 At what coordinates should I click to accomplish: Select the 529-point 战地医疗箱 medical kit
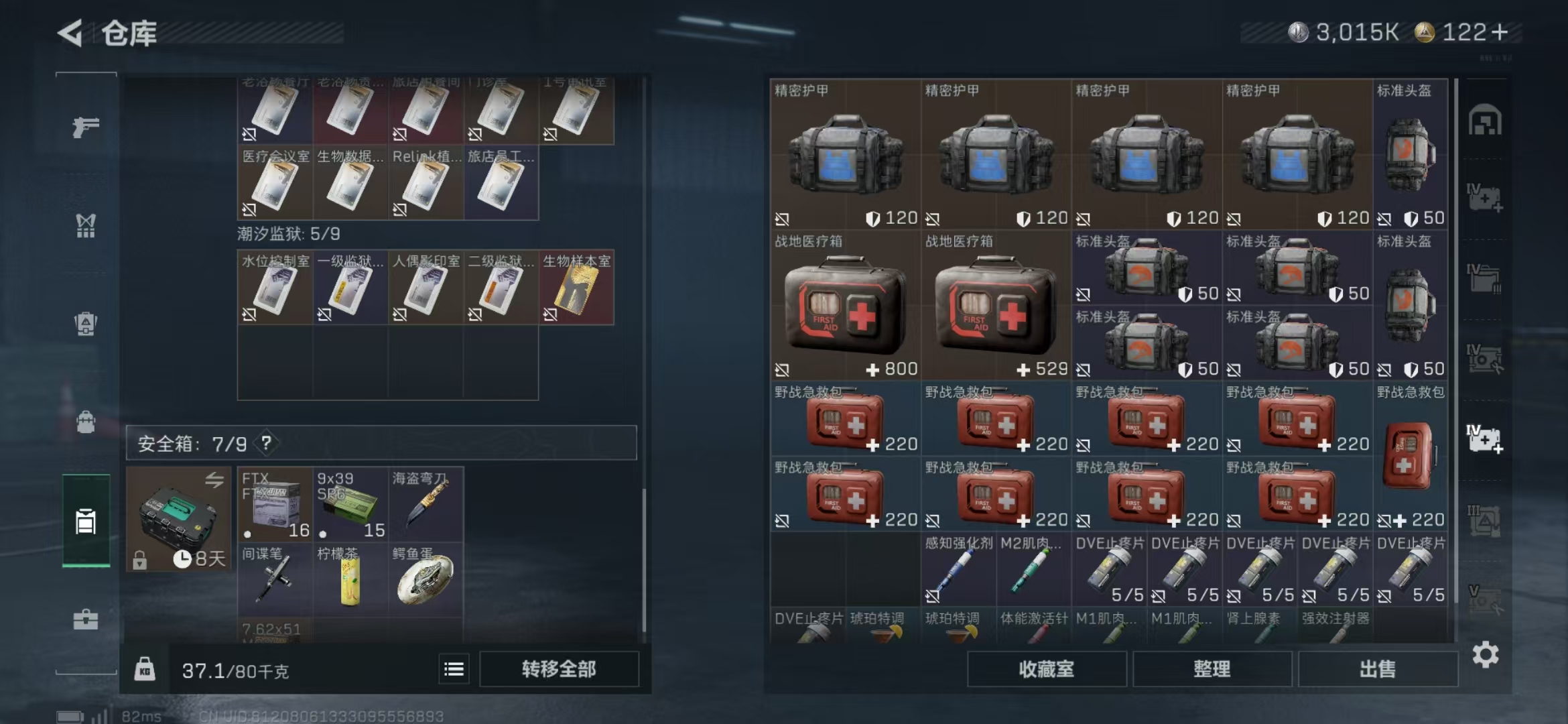coord(996,306)
